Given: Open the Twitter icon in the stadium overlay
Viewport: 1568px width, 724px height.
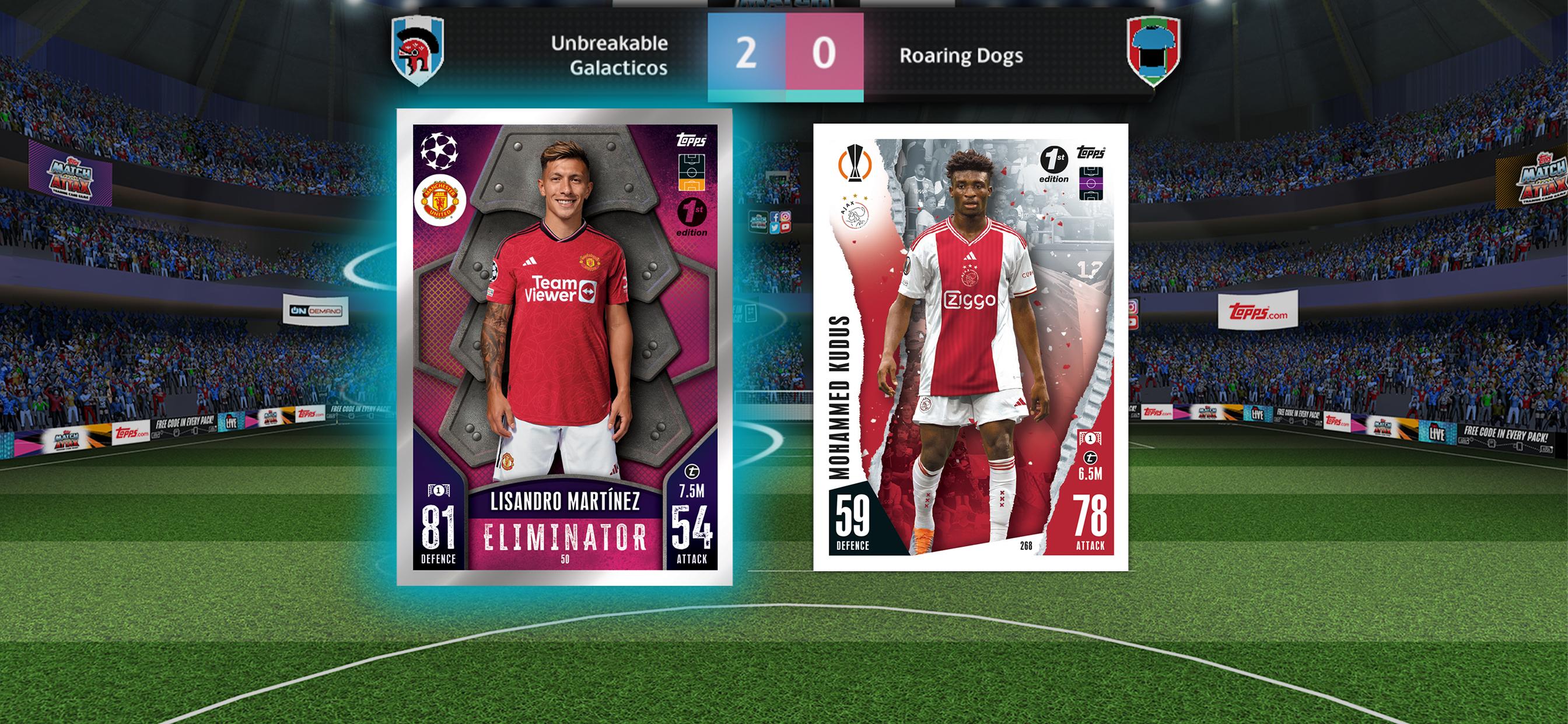Looking at the screenshot, I should coord(774,227).
